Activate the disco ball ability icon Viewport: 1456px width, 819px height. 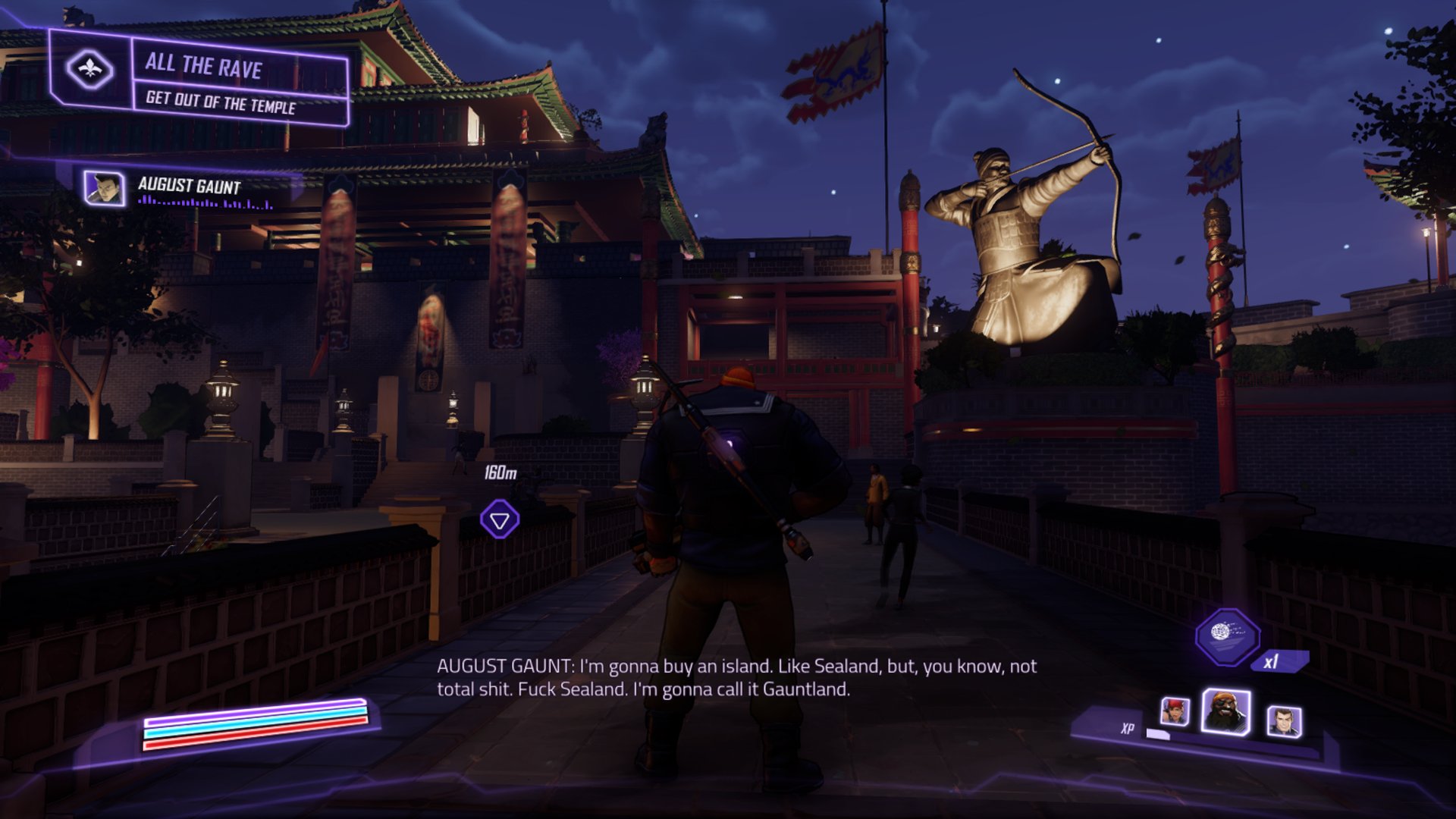(1226, 635)
